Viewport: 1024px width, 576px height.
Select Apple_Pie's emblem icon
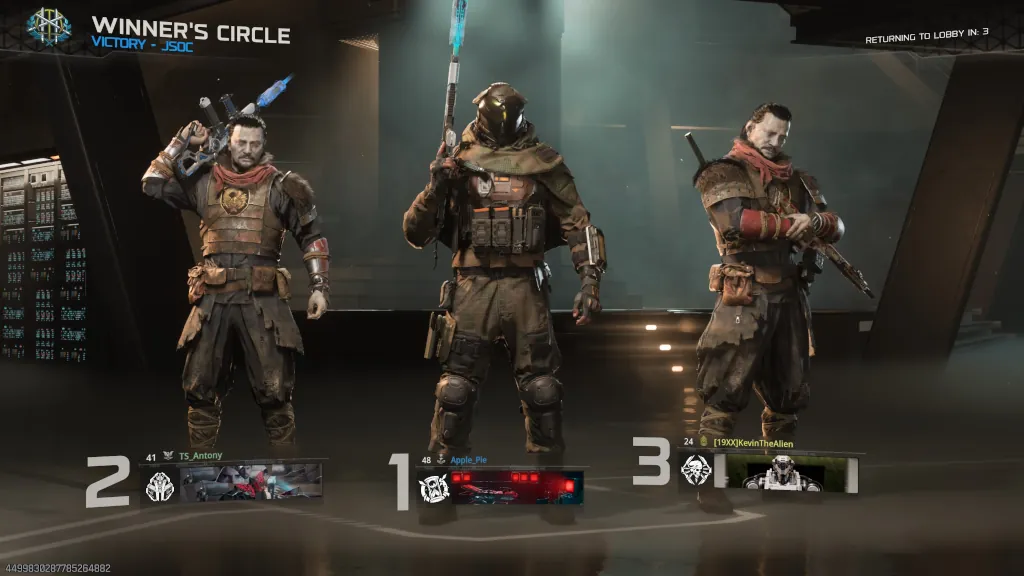(x=434, y=487)
